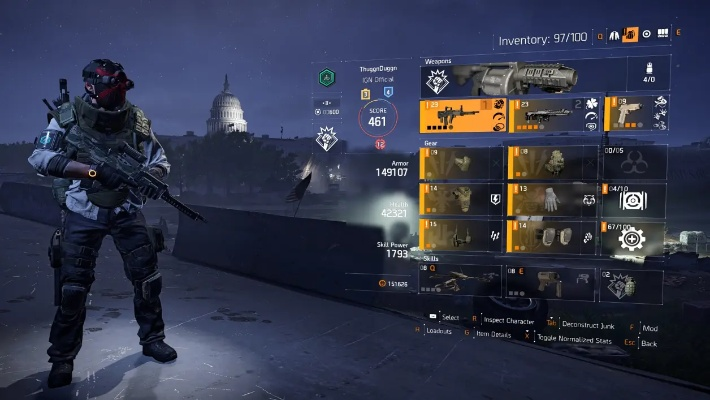
Task: Select the second skill slot with launcher
Action: (549, 281)
